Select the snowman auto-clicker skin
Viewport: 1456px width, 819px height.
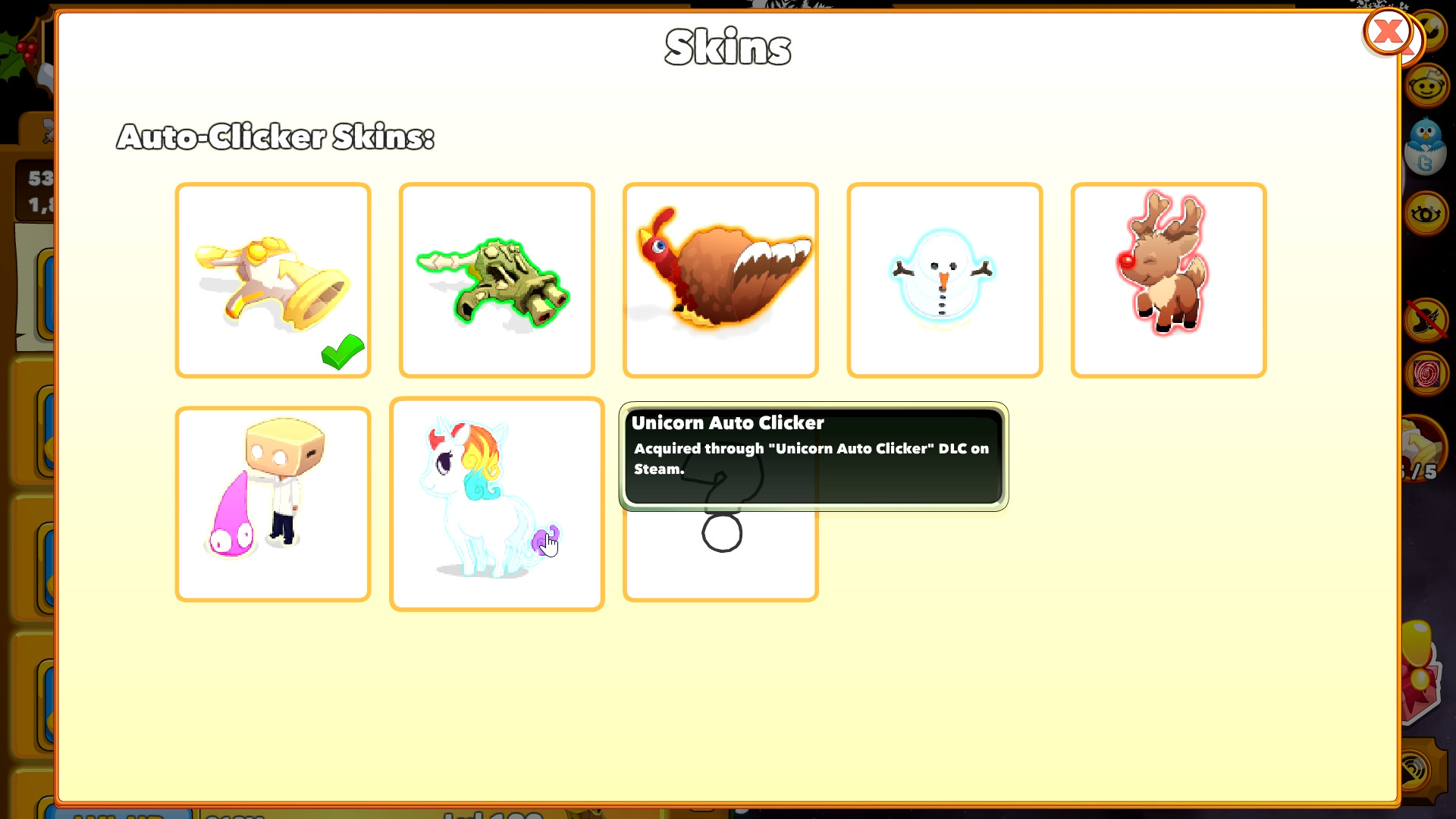(x=944, y=279)
